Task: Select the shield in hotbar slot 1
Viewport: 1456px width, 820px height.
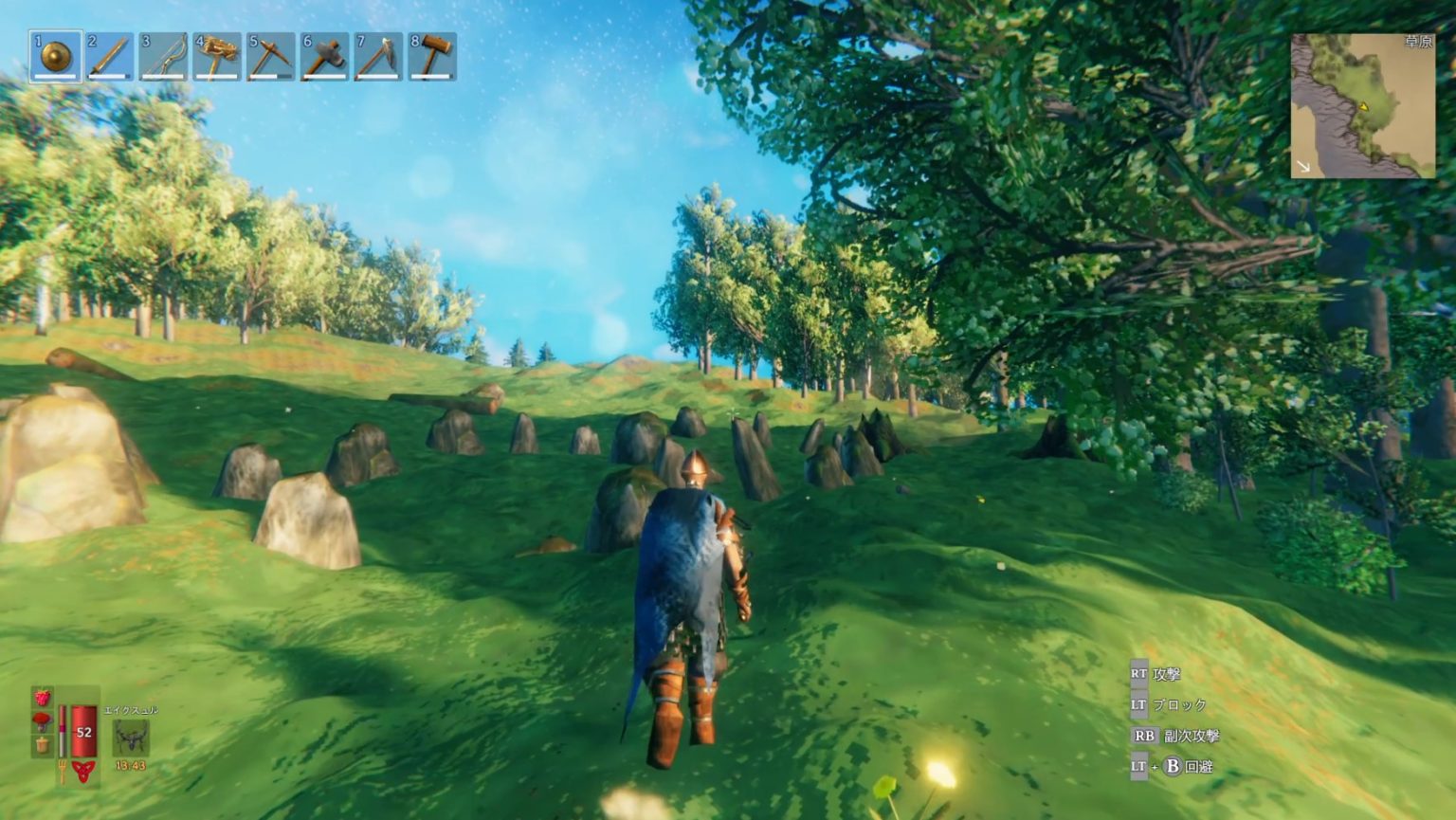Action: click(x=52, y=55)
